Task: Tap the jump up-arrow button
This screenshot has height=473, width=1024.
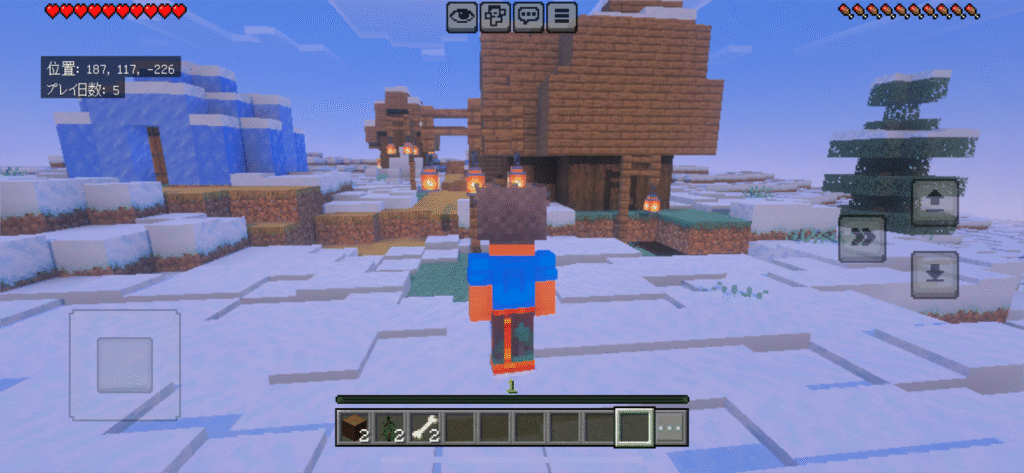Action: tap(935, 203)
